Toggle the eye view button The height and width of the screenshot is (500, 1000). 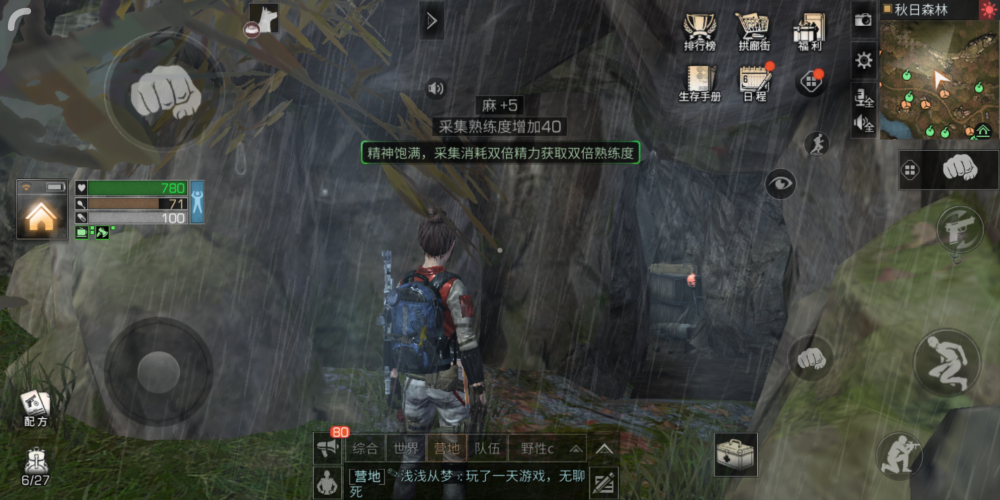tap(780, 183)
